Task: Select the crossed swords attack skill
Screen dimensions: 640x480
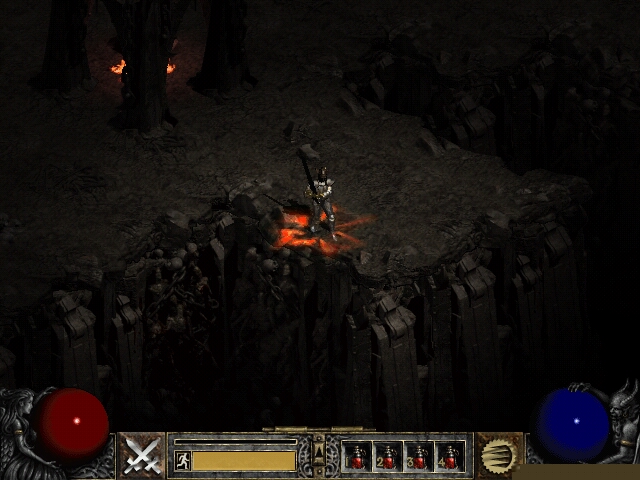Action: (142, 456)
